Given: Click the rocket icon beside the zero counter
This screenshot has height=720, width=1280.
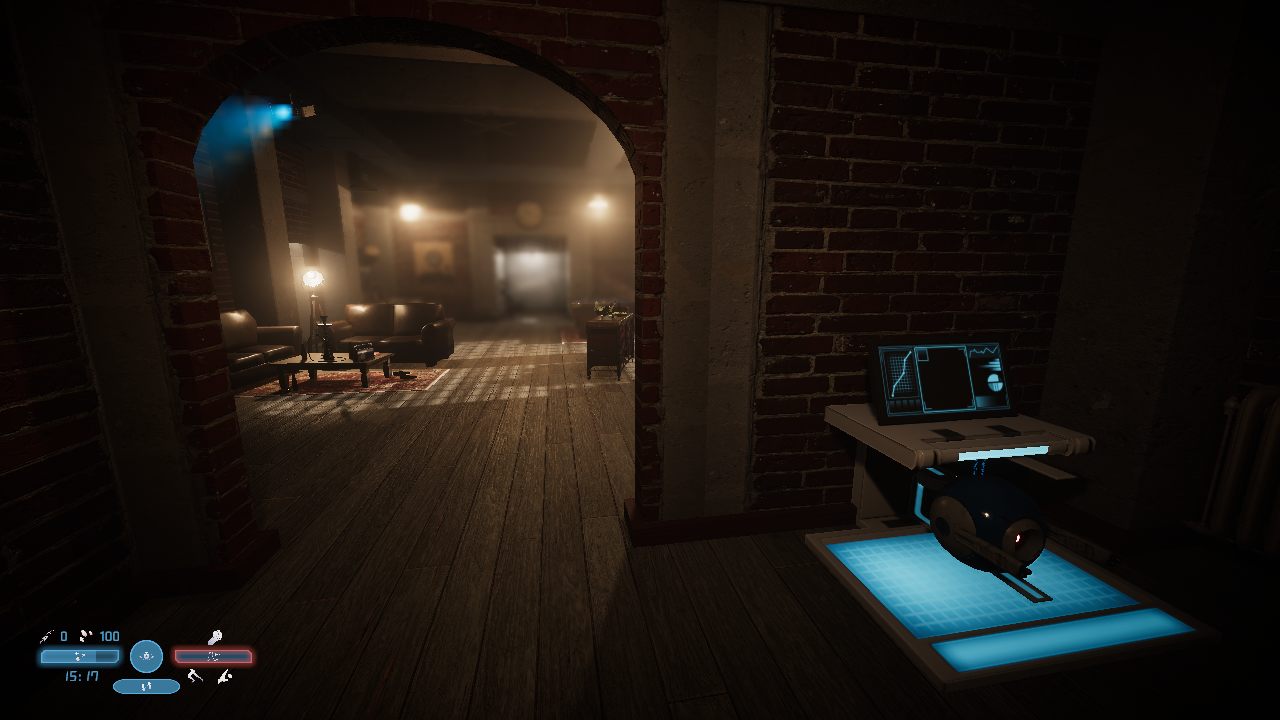Looking at the screenshot, I should (46, 636).
